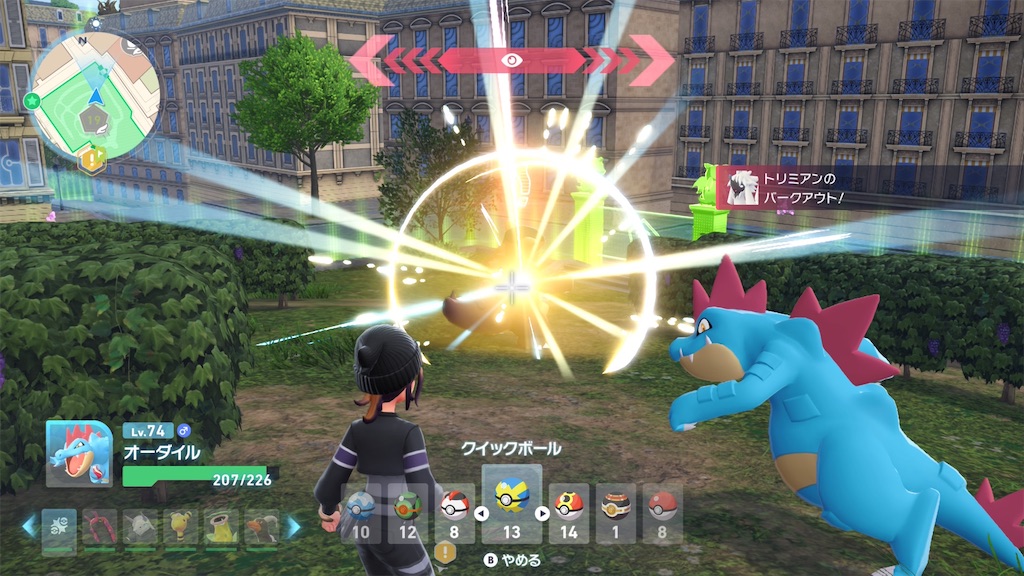1024x576 pixels.
Task: Select the Timer Ball slot
Action: [455, 511]
